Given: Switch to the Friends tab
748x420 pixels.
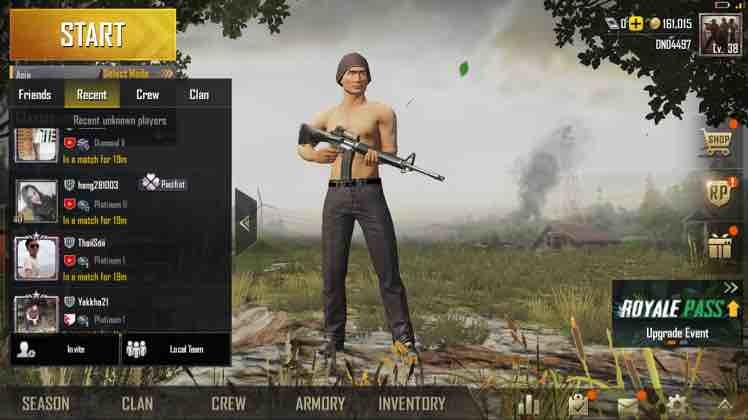Looking at the screenshot, I should point(34,95).
